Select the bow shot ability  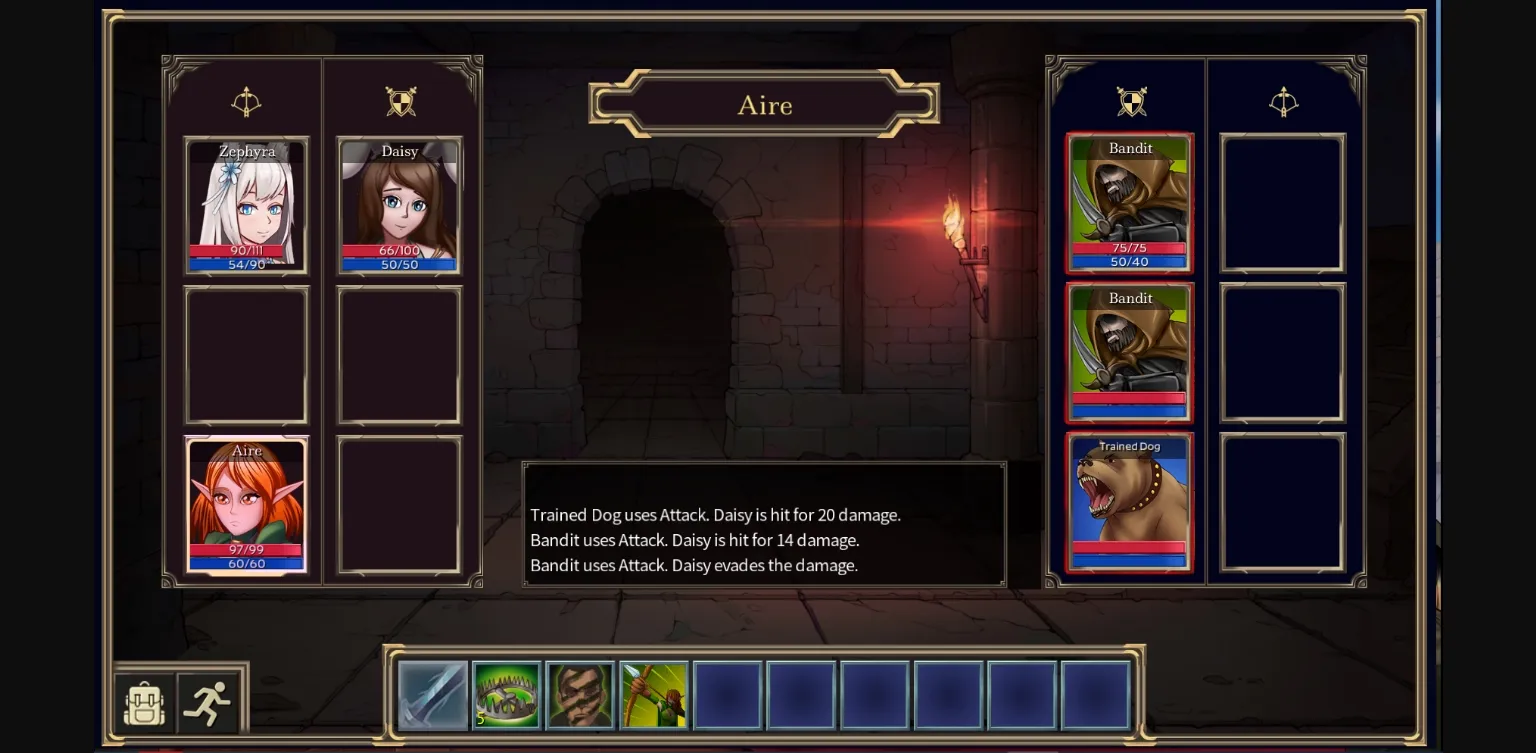click(653, 694)
